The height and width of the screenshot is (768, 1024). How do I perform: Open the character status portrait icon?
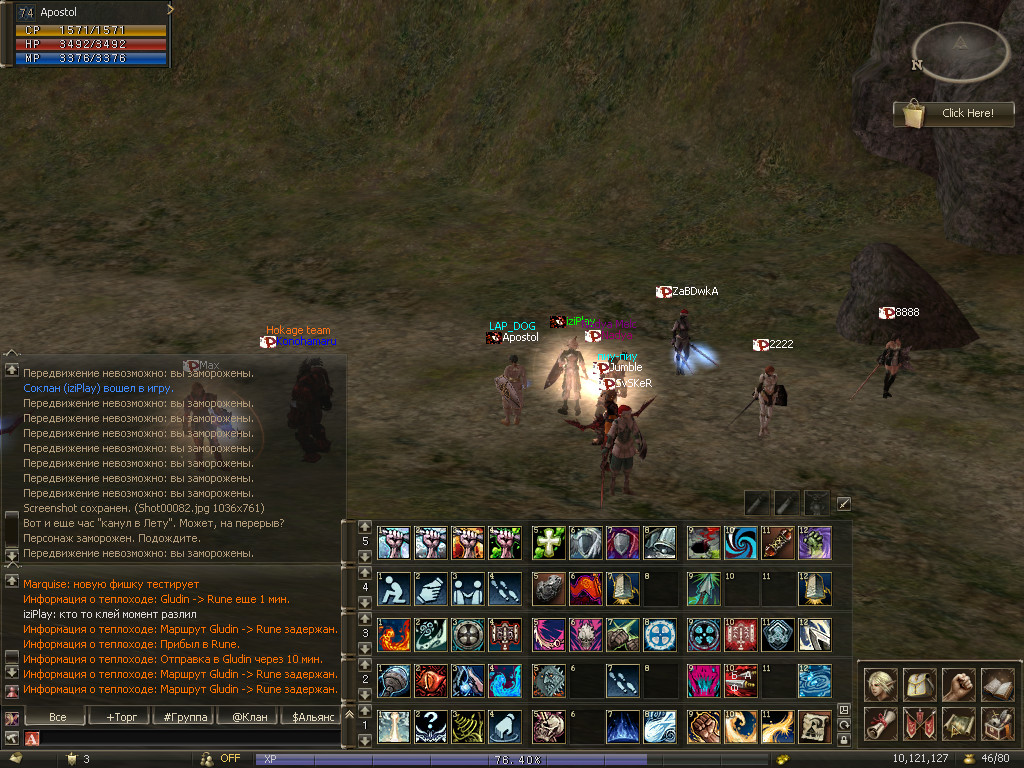click(x=880, y=684)
